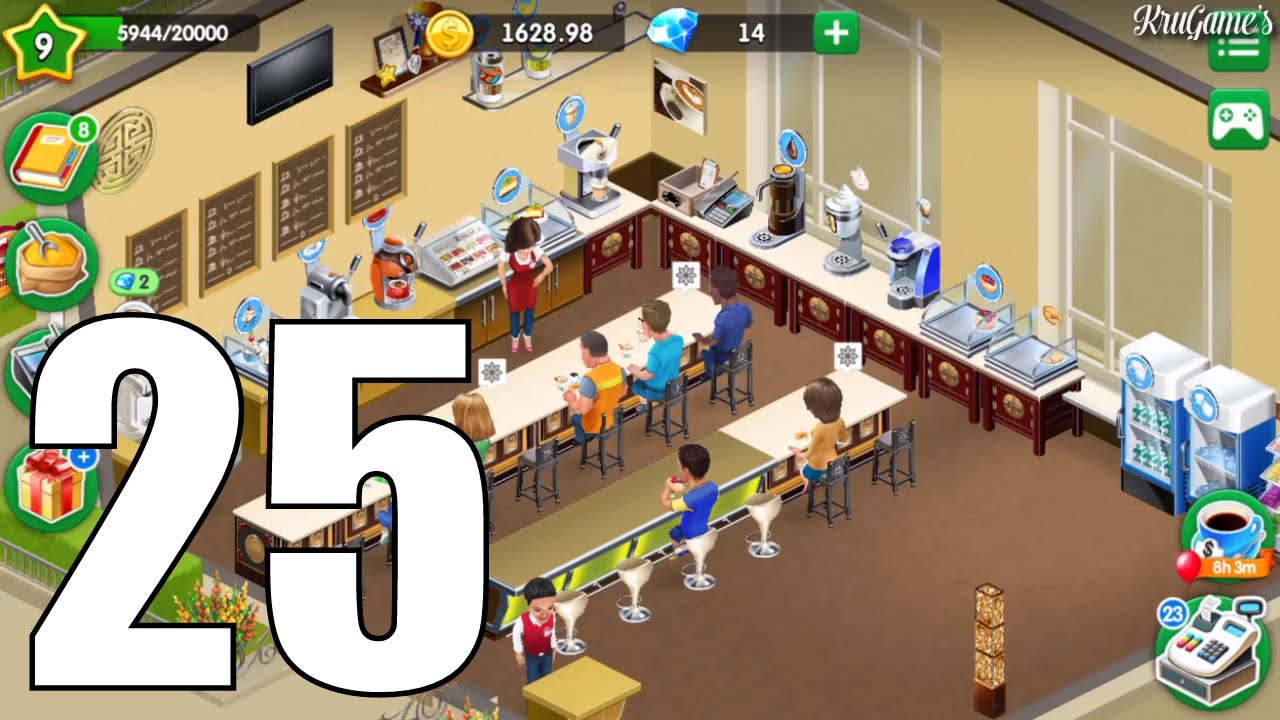Open the green list menu button
Viewport: 1280px width, 720px height.
[1238, 48]
